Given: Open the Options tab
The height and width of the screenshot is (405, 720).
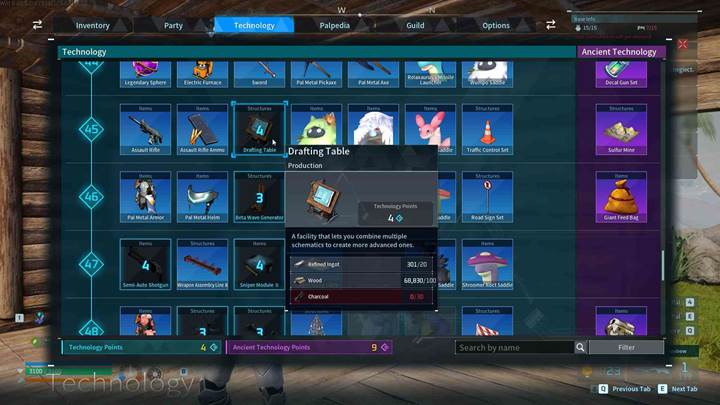Looking at the screenshot, I should [x=496, y=25].
